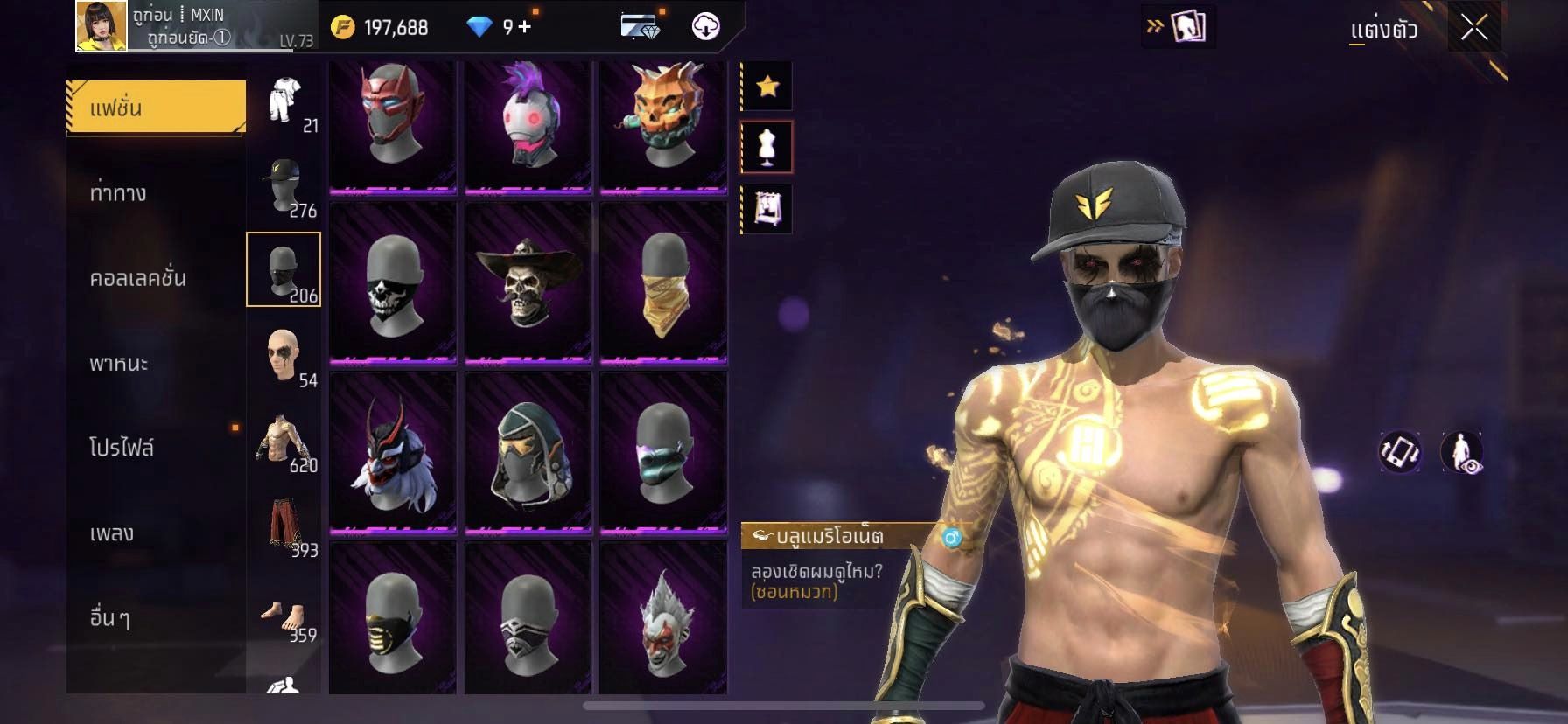Select the pants category icon
1568x724 pixels.
pos(284,526)
